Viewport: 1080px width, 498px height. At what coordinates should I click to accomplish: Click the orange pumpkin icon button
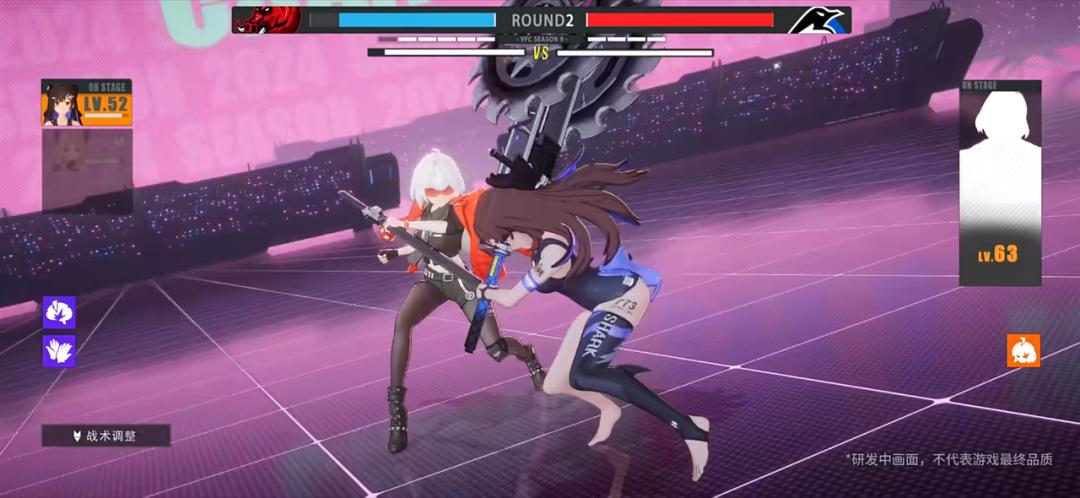(1023, 351)
